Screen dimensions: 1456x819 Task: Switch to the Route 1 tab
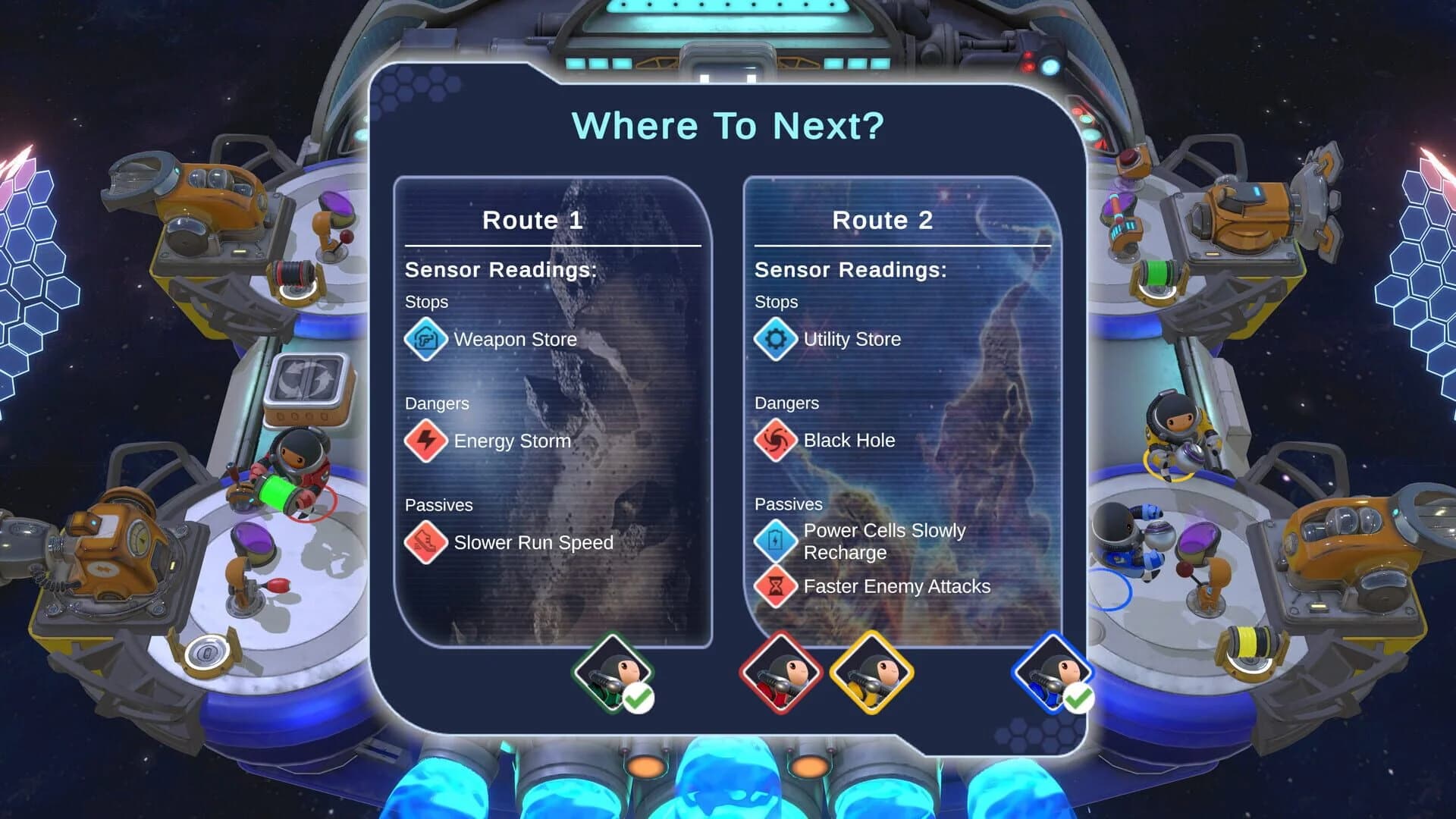[x=533, y=221]
